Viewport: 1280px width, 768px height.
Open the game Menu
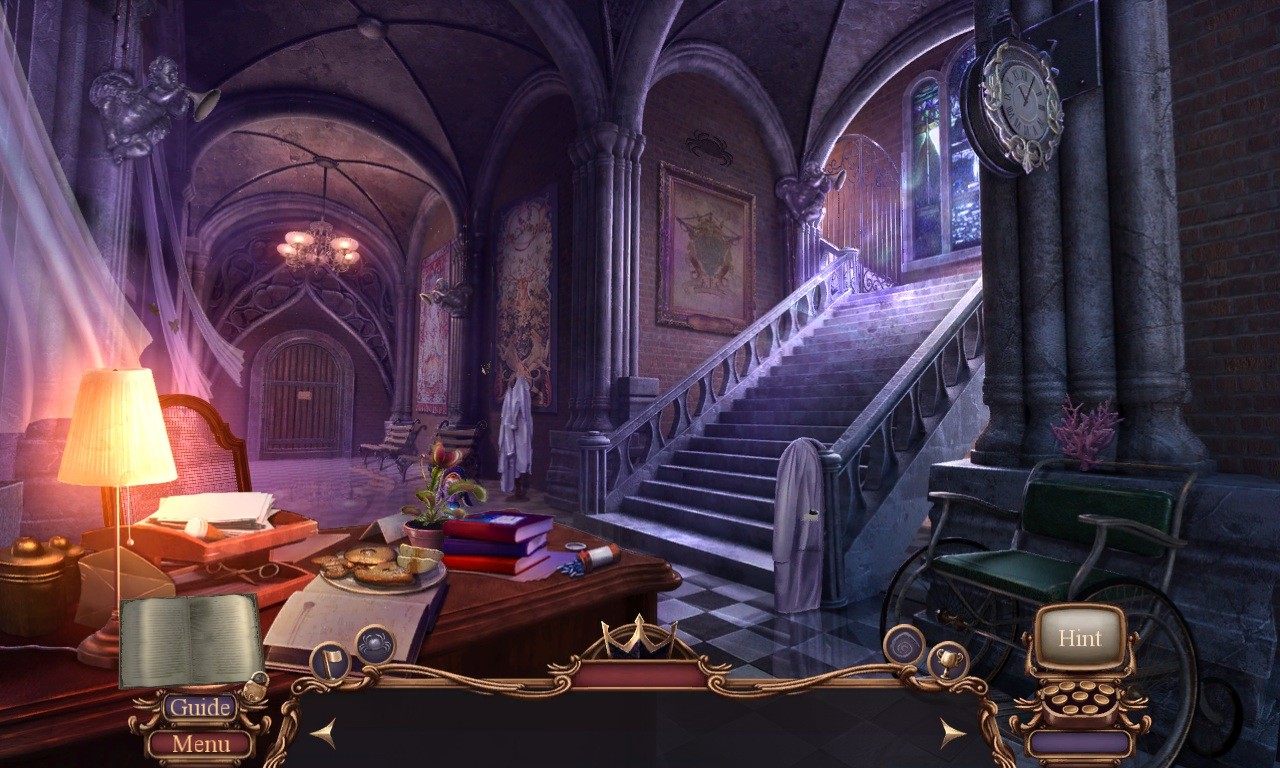click(x=199, y=743)
